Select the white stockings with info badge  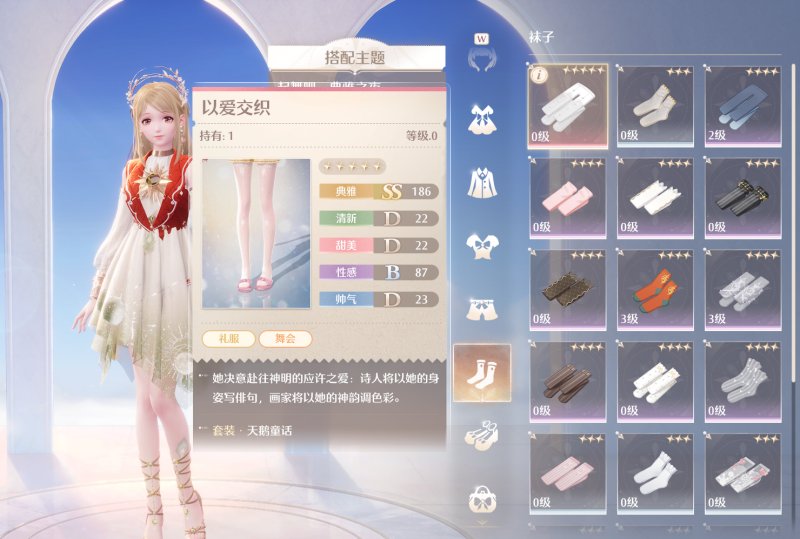[x=567, y=104]
